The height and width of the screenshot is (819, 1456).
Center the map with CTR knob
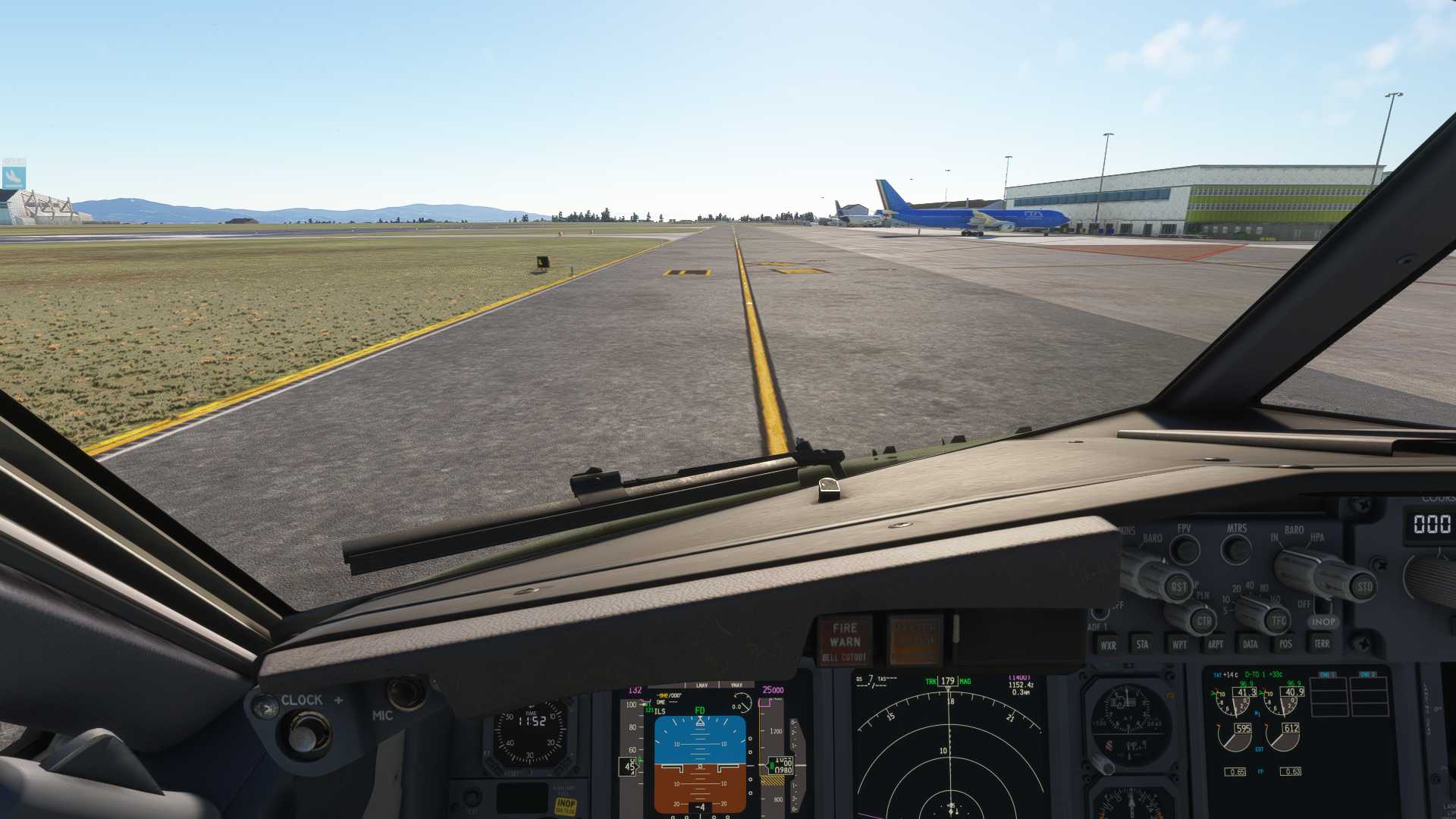pyautogui.click(x=1203, y=621)
